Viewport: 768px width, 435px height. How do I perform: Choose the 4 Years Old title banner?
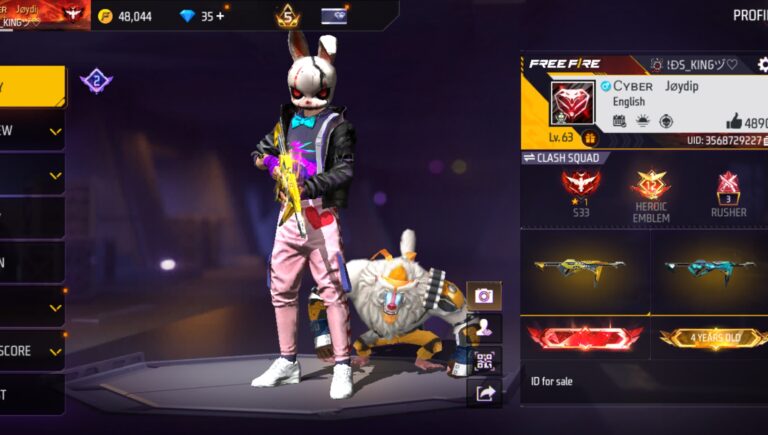[x=711, y=337]
